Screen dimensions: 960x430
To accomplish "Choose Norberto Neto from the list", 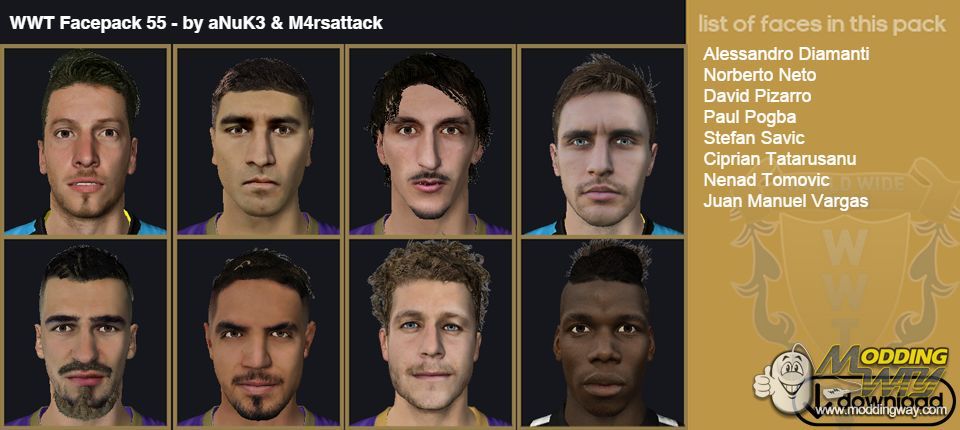I will click(x=760, y=75).
